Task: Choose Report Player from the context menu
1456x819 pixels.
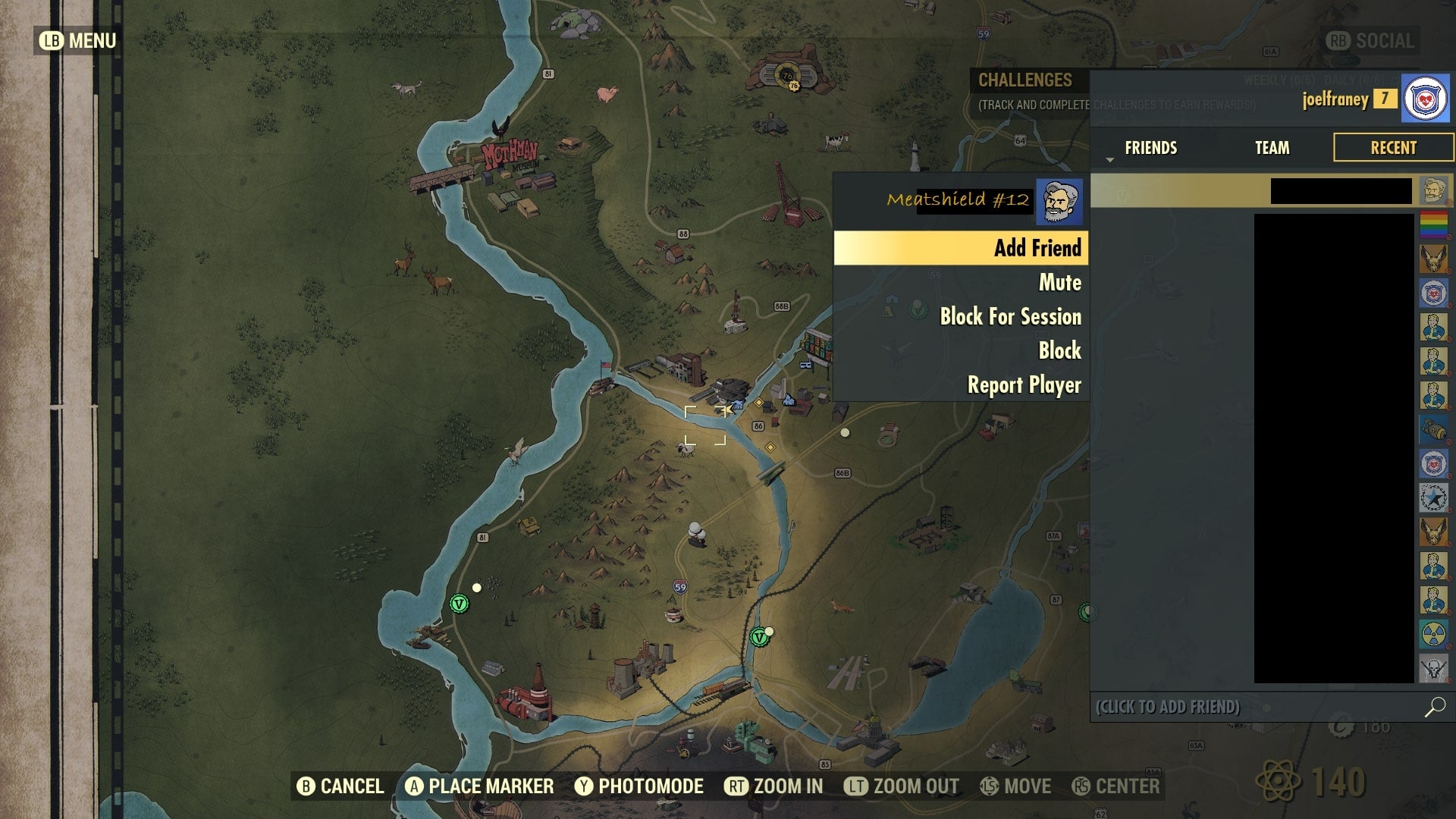Action: pos(1024,385)
